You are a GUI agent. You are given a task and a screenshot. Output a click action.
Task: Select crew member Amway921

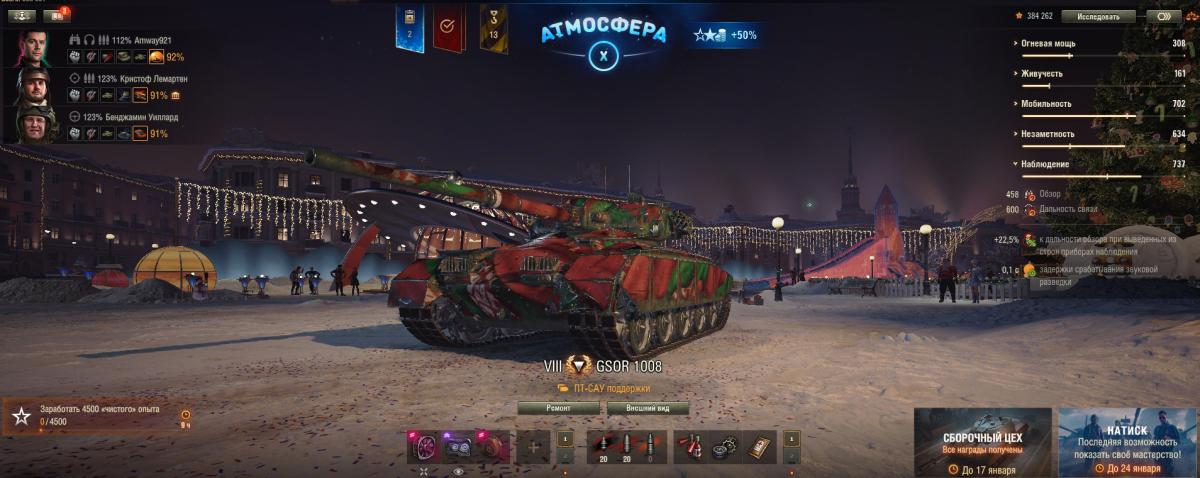point(33,47)
